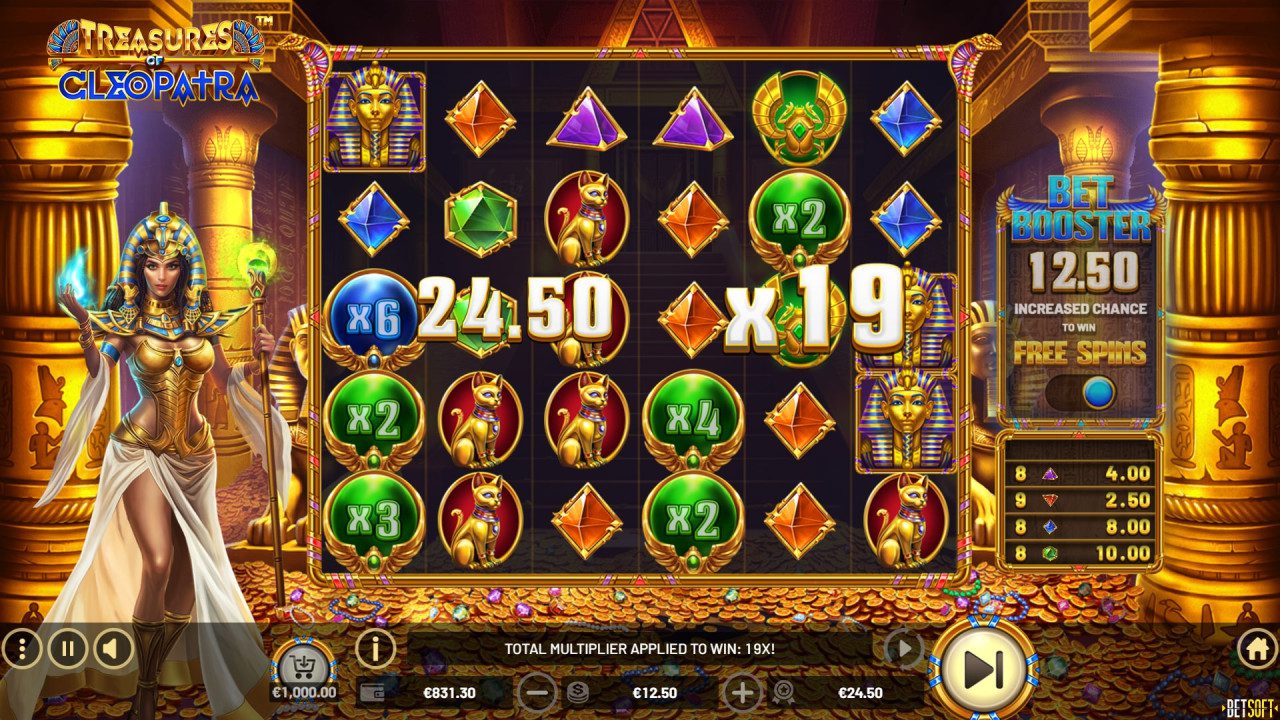Decrease bet with the minus button
Screen dimensions: 1280x720
pos(539,691)
